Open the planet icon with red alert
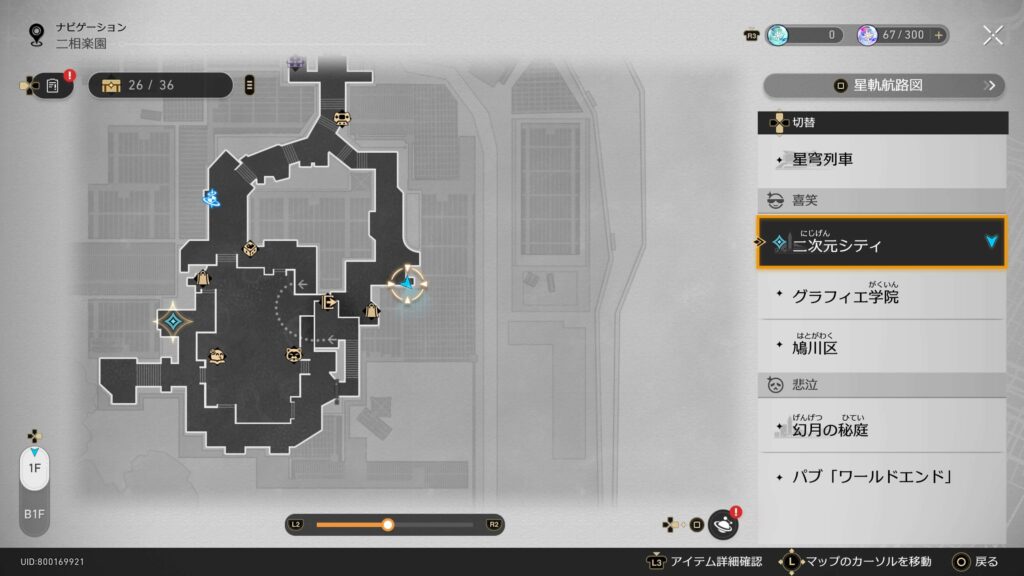The image size is (1024, 576). click(722, 524)
